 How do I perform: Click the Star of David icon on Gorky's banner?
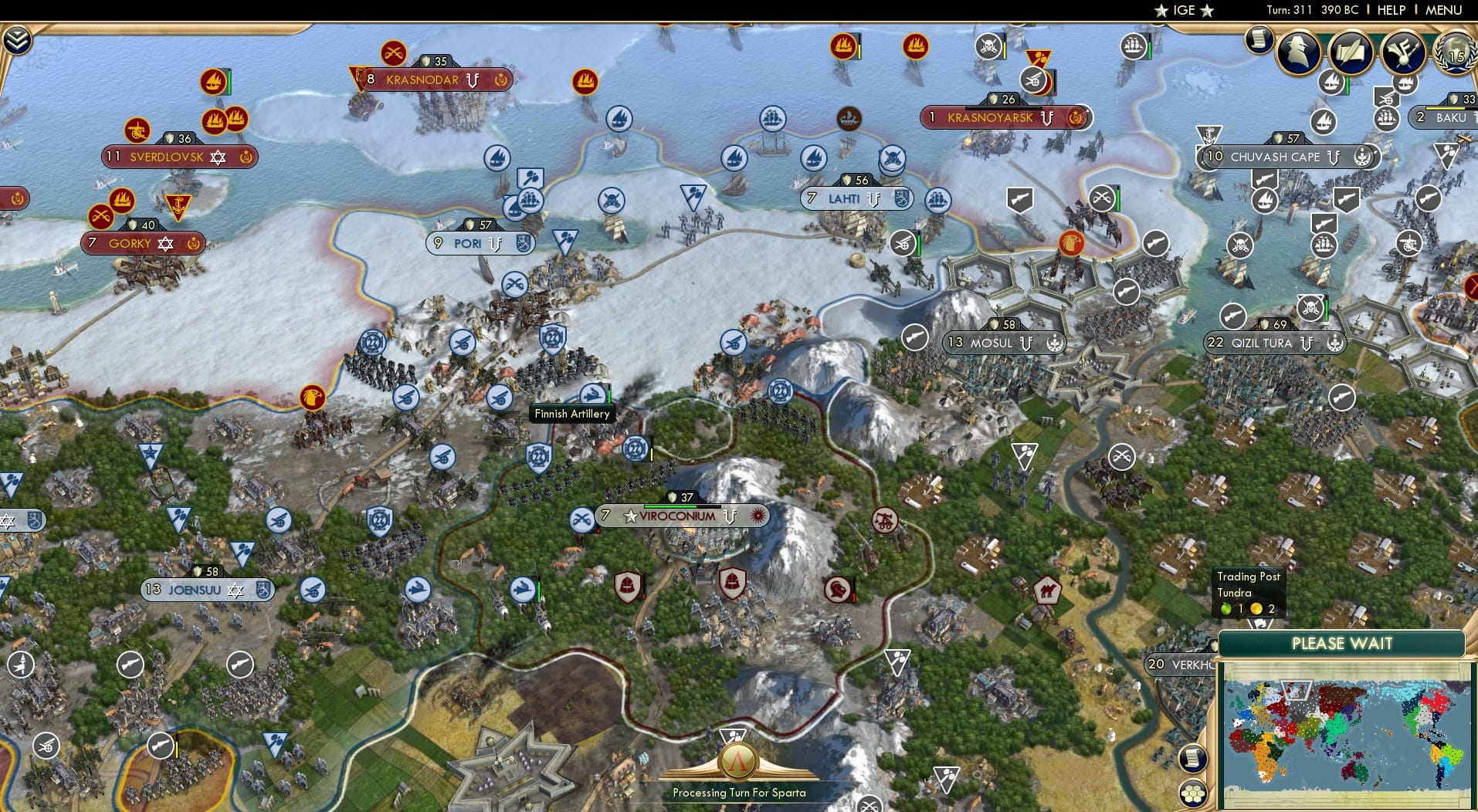coord(164,243)
